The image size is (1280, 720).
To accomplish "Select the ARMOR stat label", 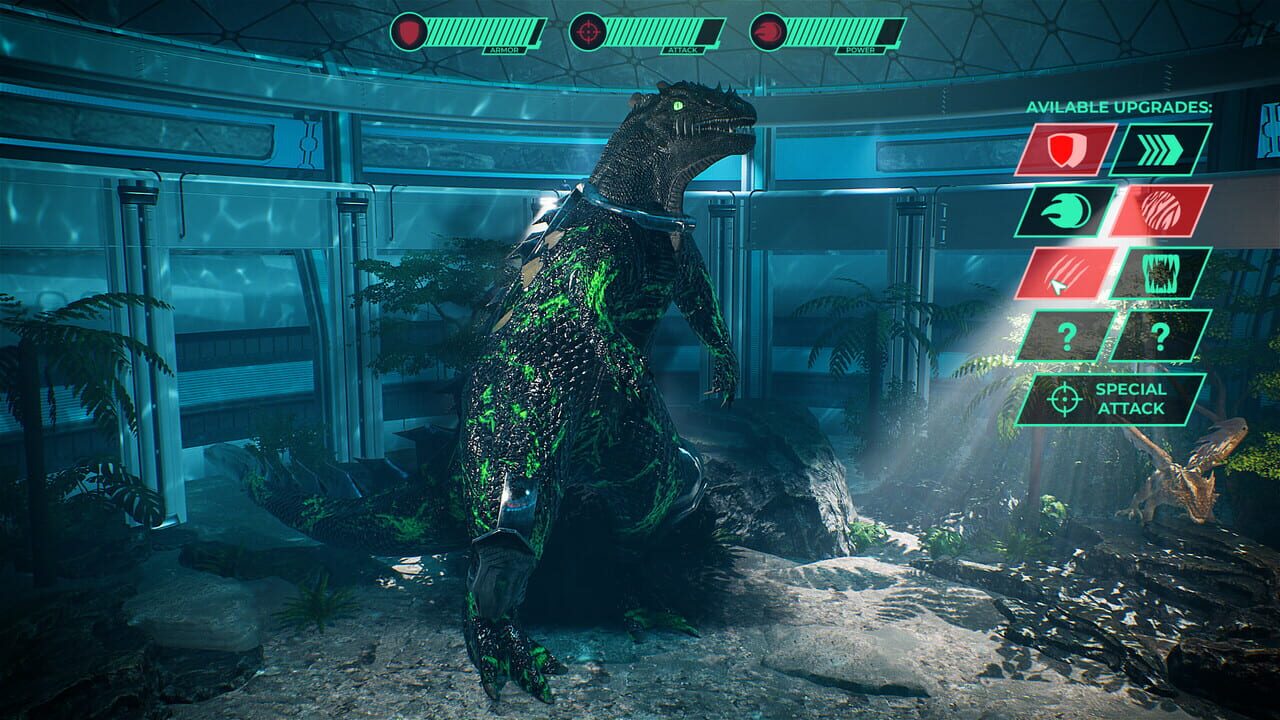I will 505,47.
